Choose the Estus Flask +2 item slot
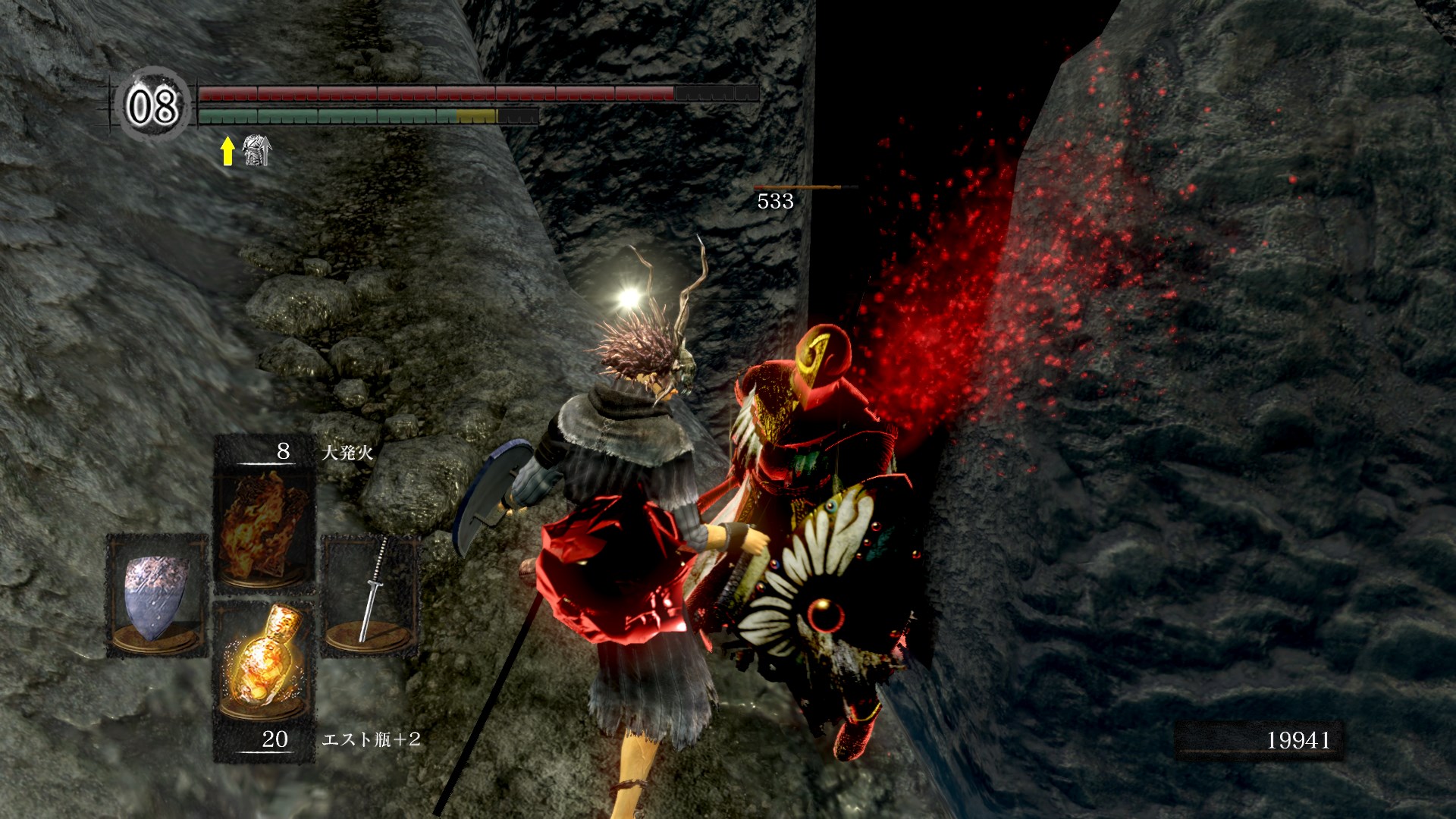This screenshot has height=819, width=1456. (263, 661)
